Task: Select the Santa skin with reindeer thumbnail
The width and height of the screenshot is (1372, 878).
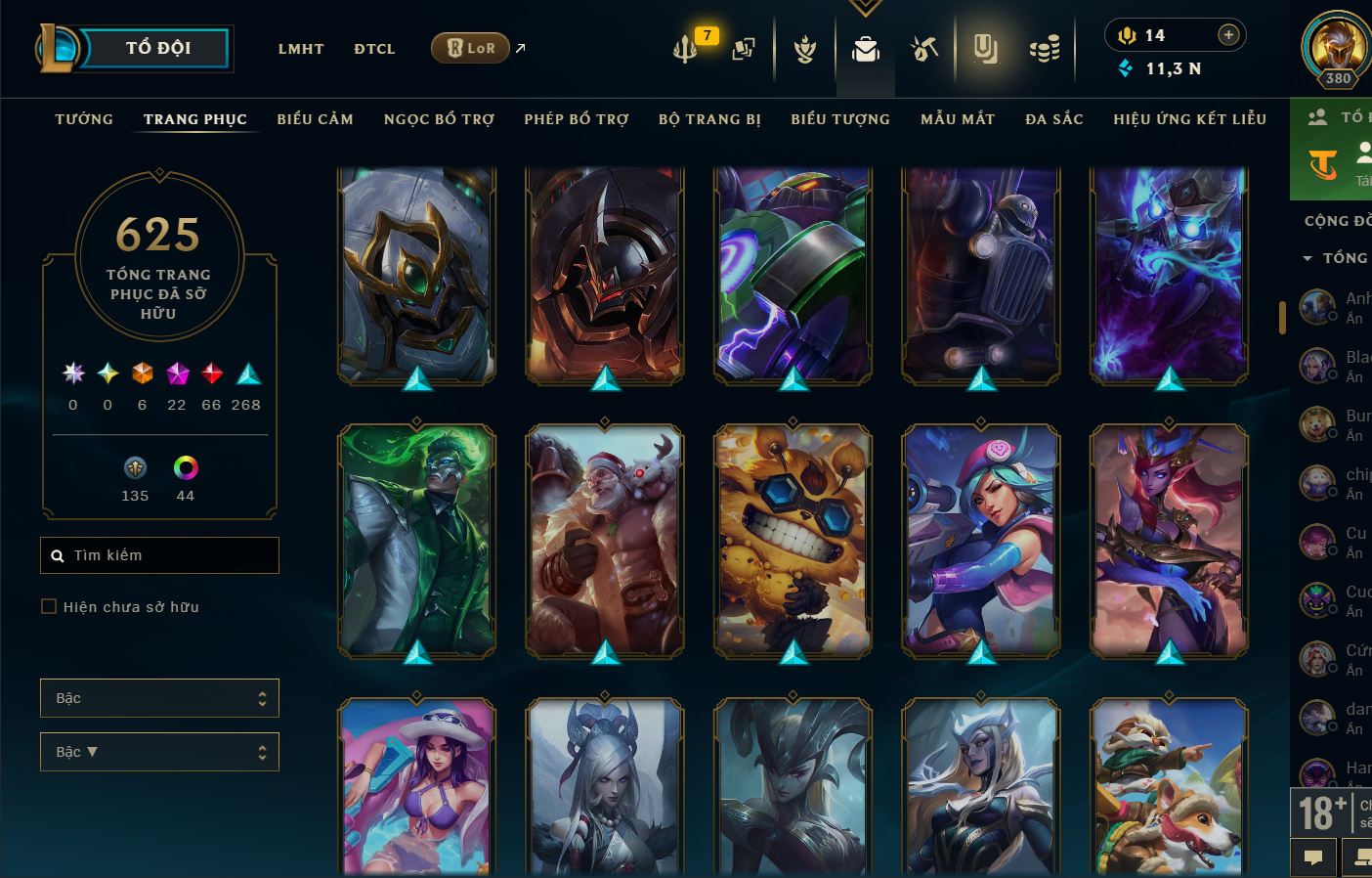Action: pos(605,541)
